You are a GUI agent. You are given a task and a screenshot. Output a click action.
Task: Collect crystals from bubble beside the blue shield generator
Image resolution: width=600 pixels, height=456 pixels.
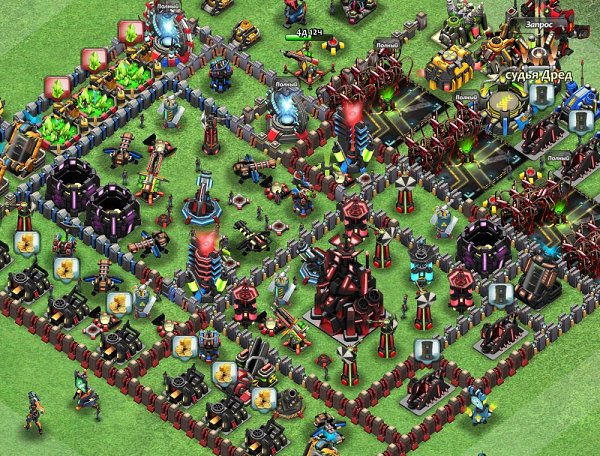tap(130, 32)
